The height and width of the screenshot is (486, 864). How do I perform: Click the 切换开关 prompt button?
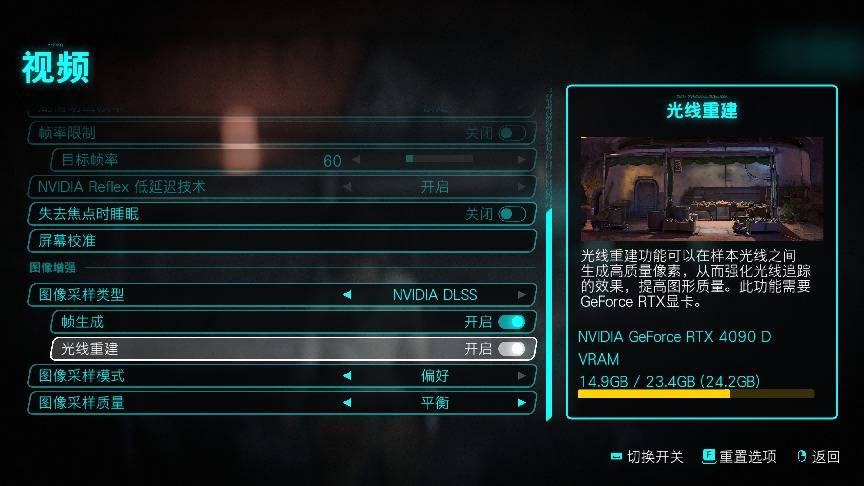pyautogui.click(x=647, y=457)
